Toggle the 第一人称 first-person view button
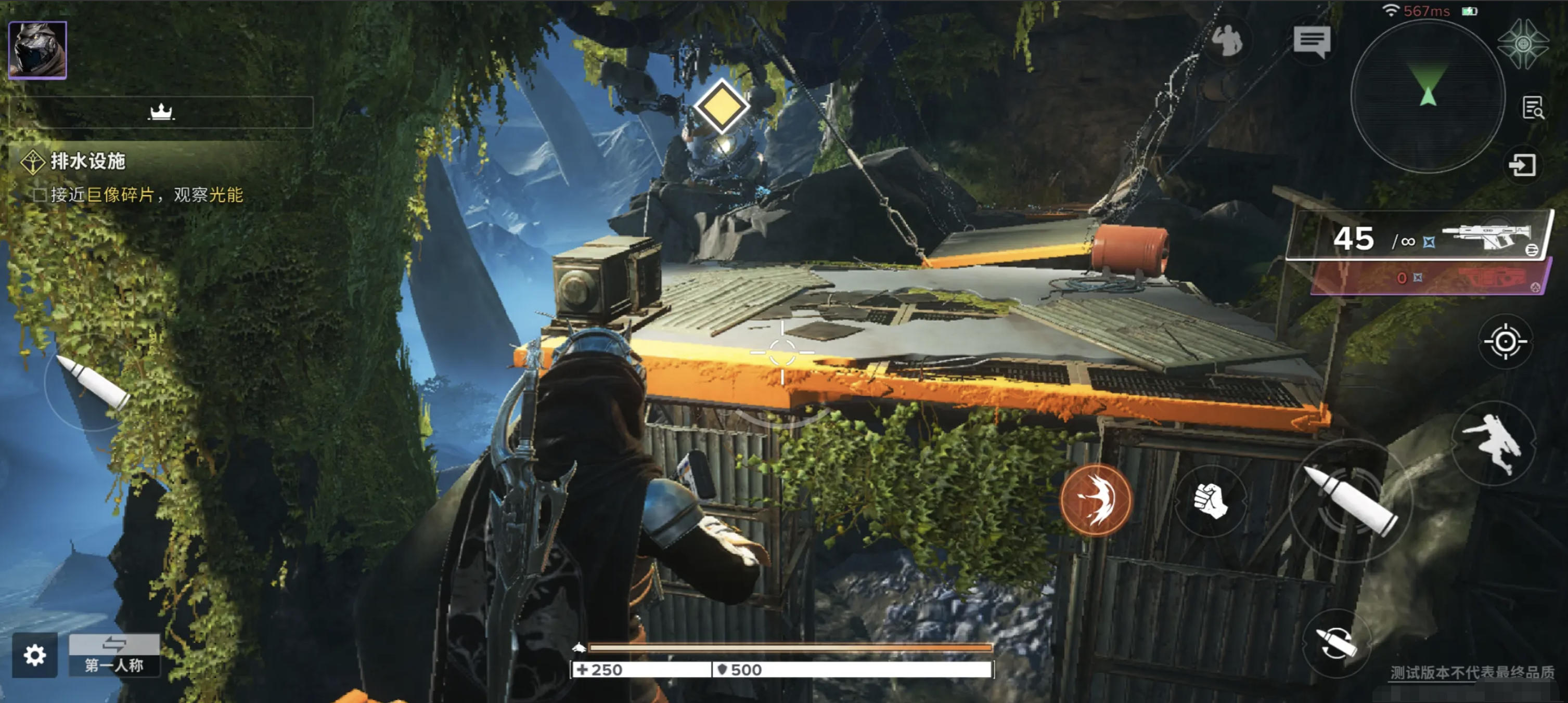Image resolution: width=1568 pixels, height=703 pixels. coord(114,656)
